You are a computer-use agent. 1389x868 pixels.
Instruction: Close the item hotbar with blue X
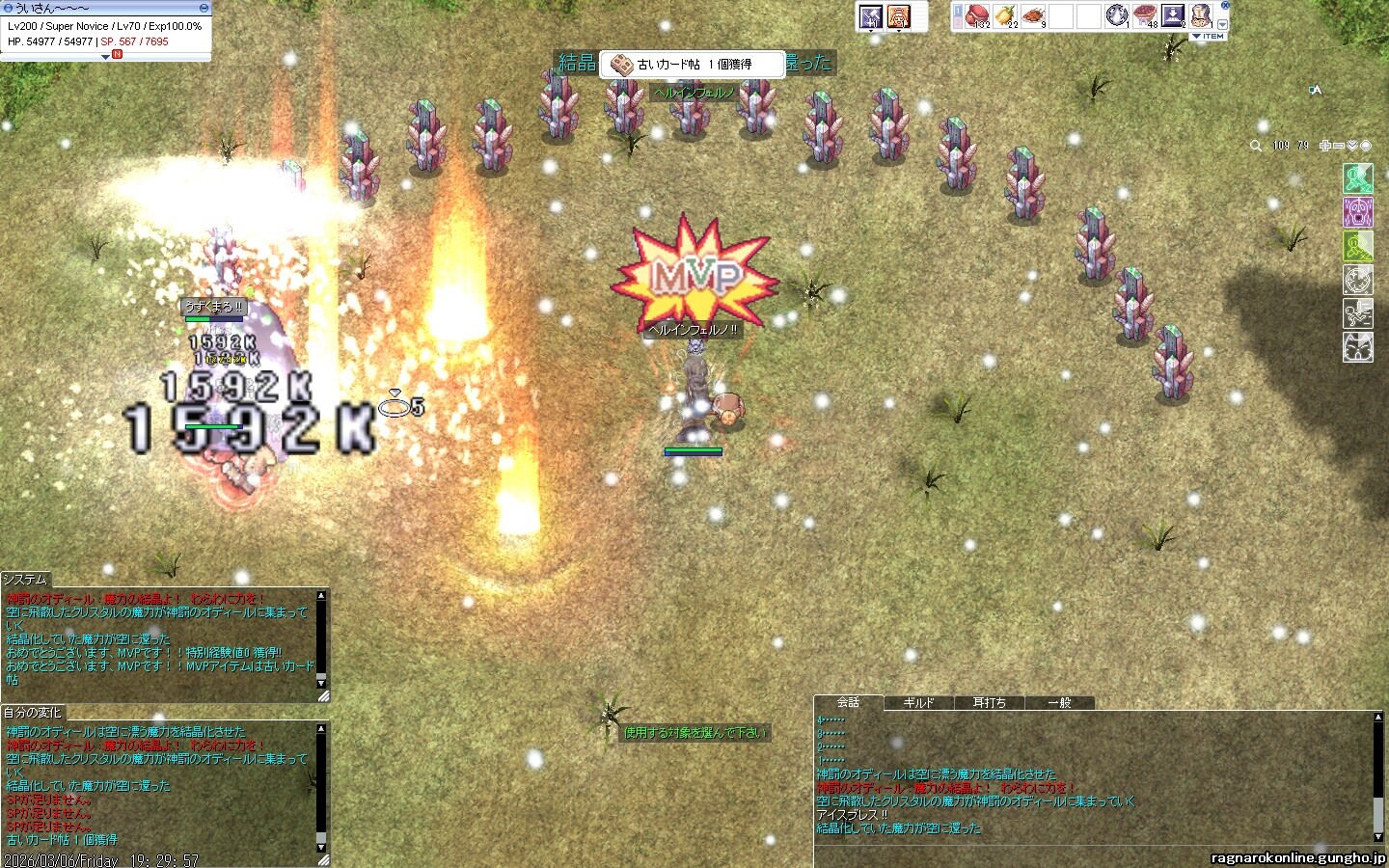pos(1225,6)
